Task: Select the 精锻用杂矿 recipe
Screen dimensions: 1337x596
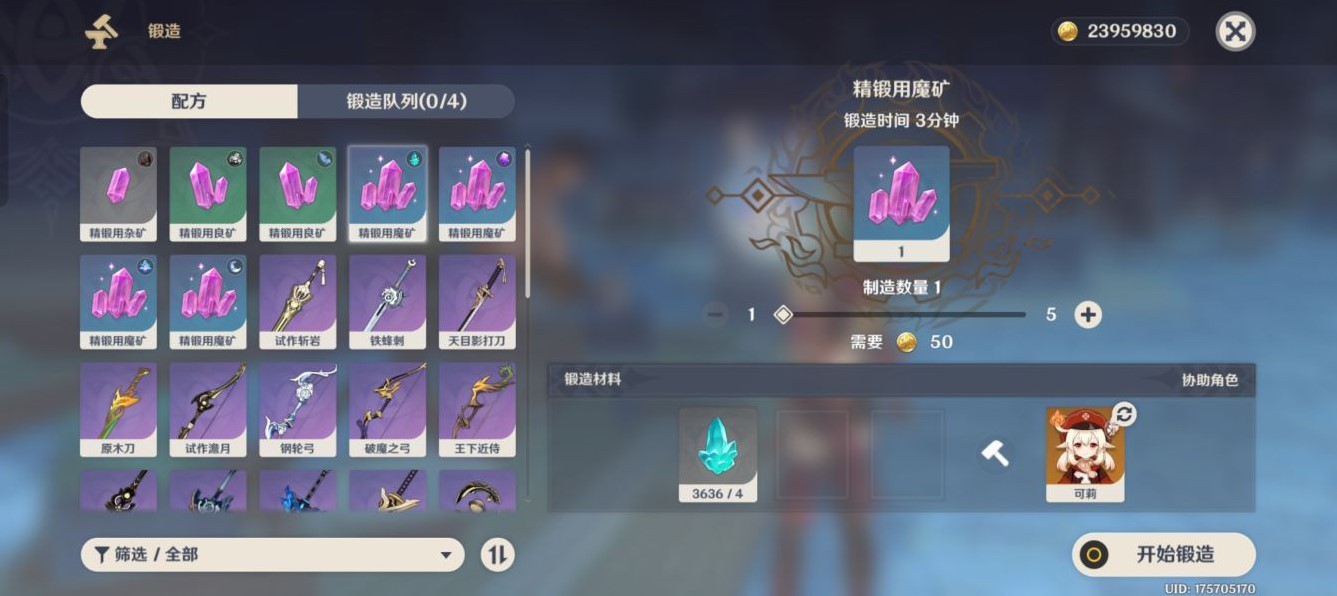Action: 118,194
